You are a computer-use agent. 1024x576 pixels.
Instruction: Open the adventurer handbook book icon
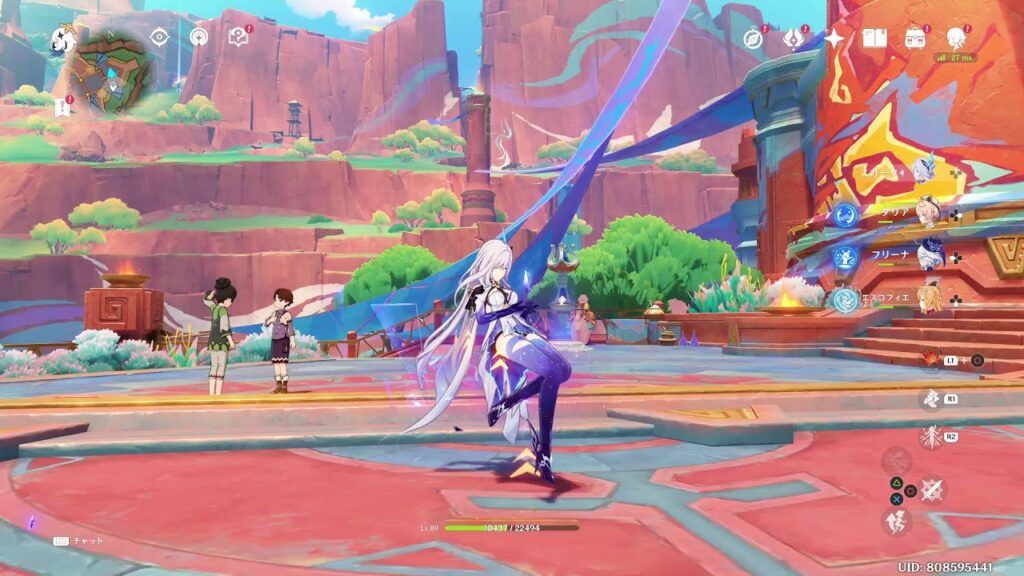[875, 38]
